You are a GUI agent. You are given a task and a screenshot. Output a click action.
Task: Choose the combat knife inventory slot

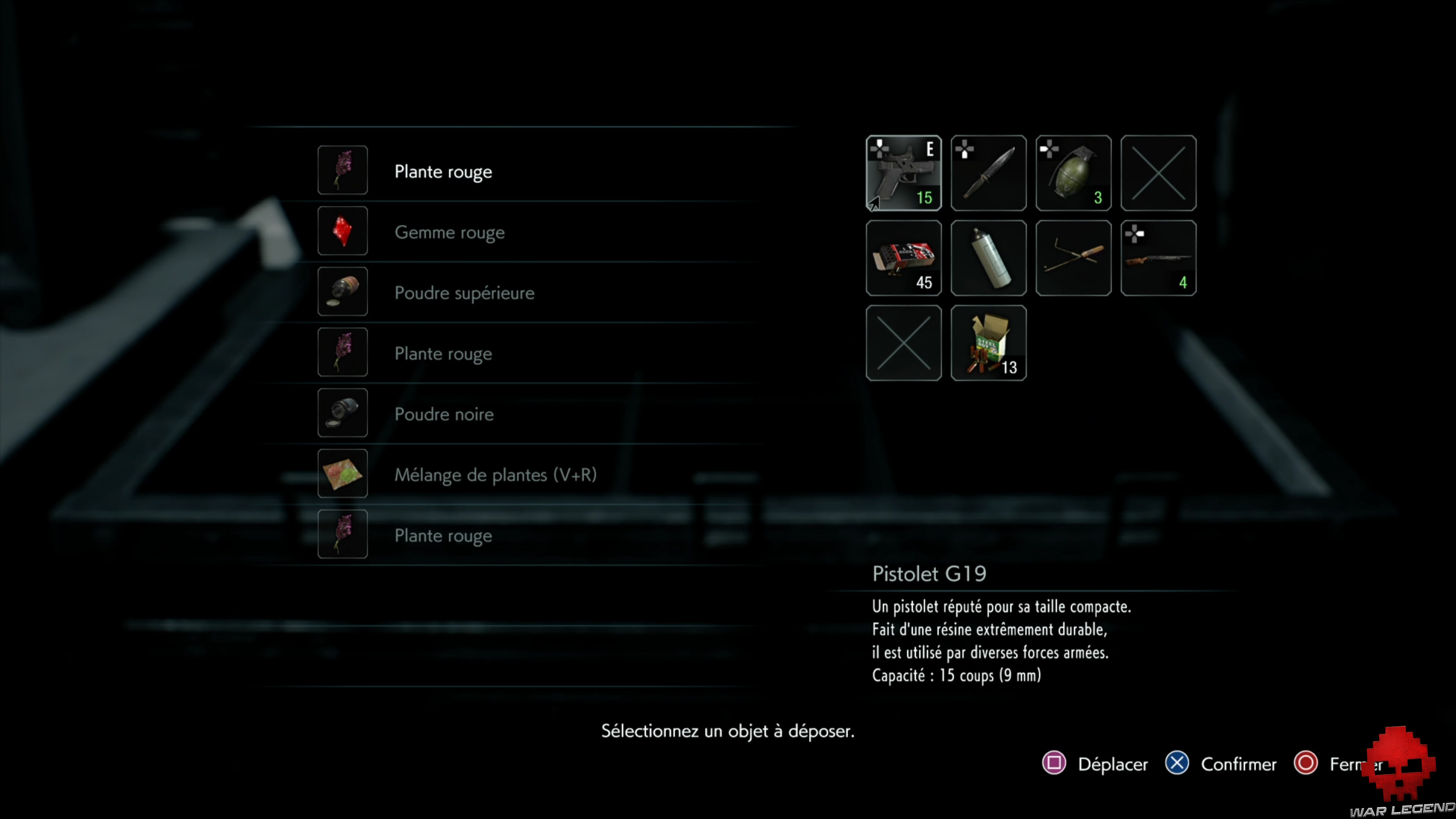988,173
